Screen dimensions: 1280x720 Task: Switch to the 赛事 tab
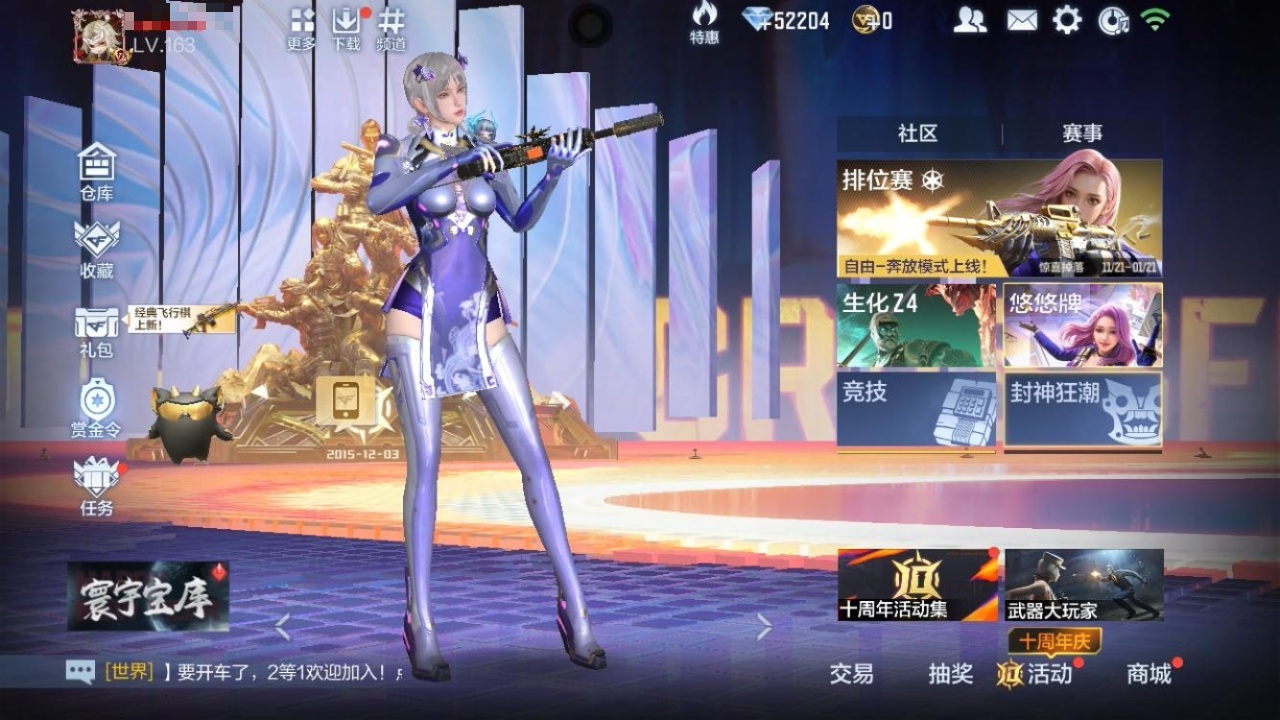[1082, 133]
